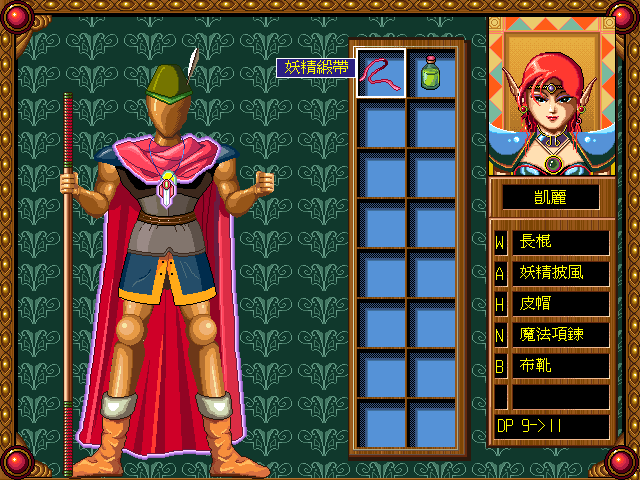The image size is (640, 480).
Task: Choose the weapon slot 長棍
Action: click(560, 242)
